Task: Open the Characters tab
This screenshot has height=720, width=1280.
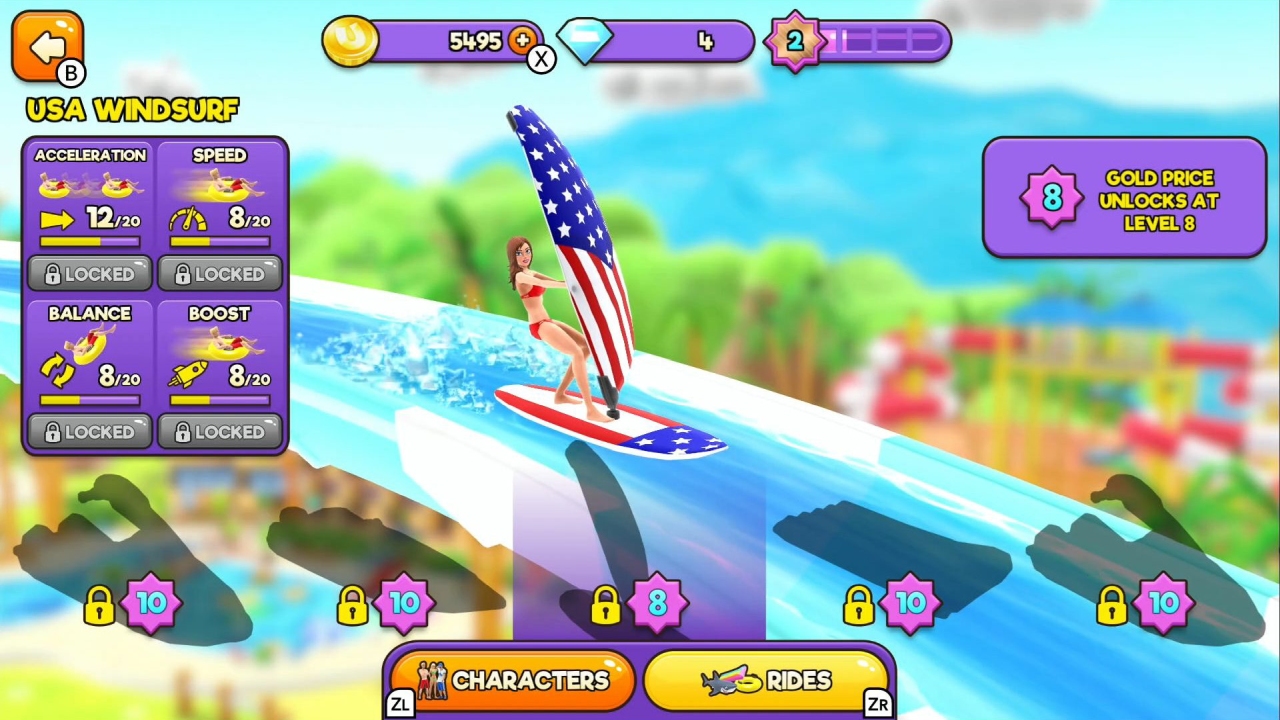Action: click(510, 680)
